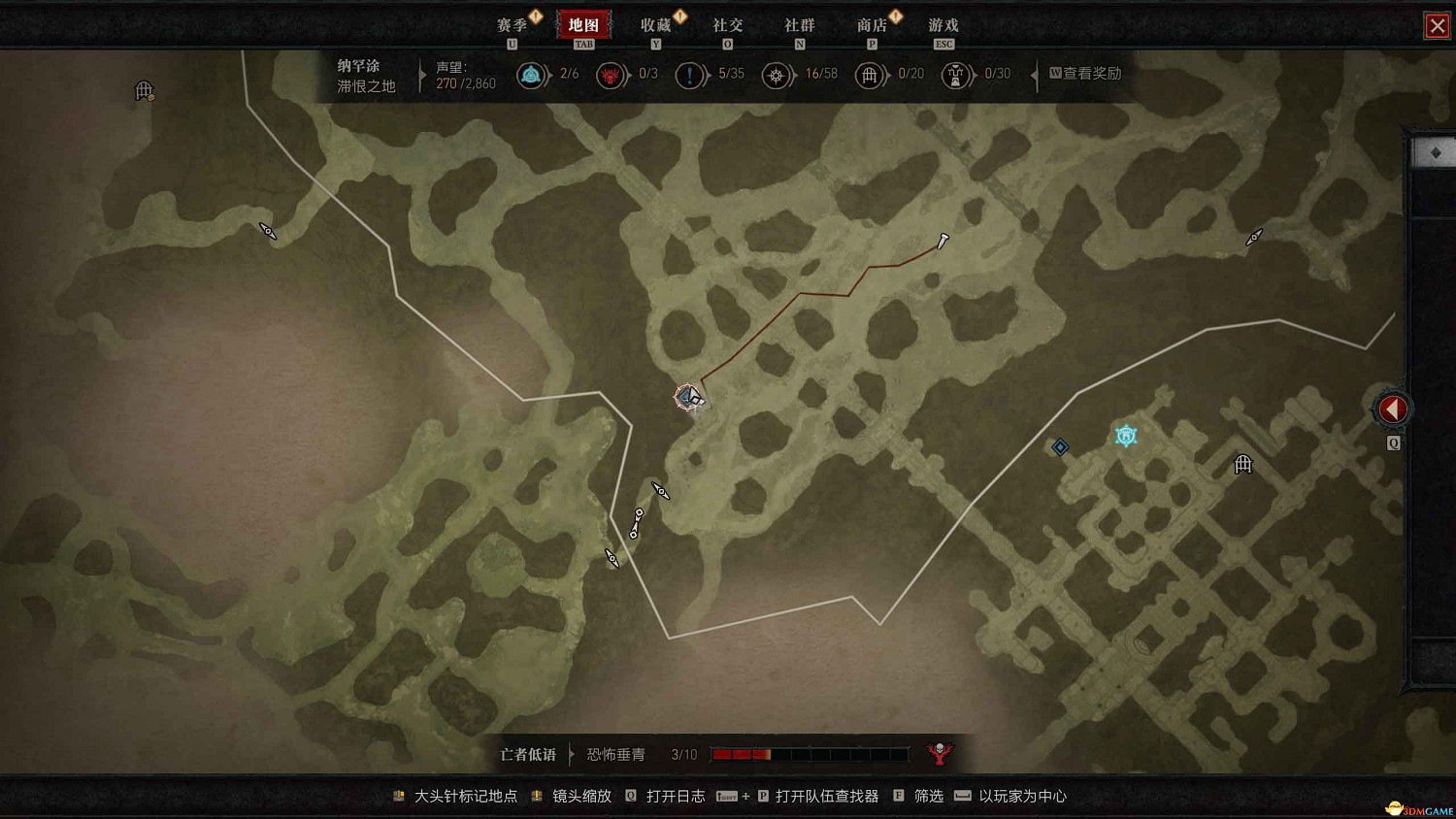Image resolution: width=1456 pixels, height=819 pixels.
Task: Click the areas discovered compass icon (16/58)
Action: click(777, 74)
